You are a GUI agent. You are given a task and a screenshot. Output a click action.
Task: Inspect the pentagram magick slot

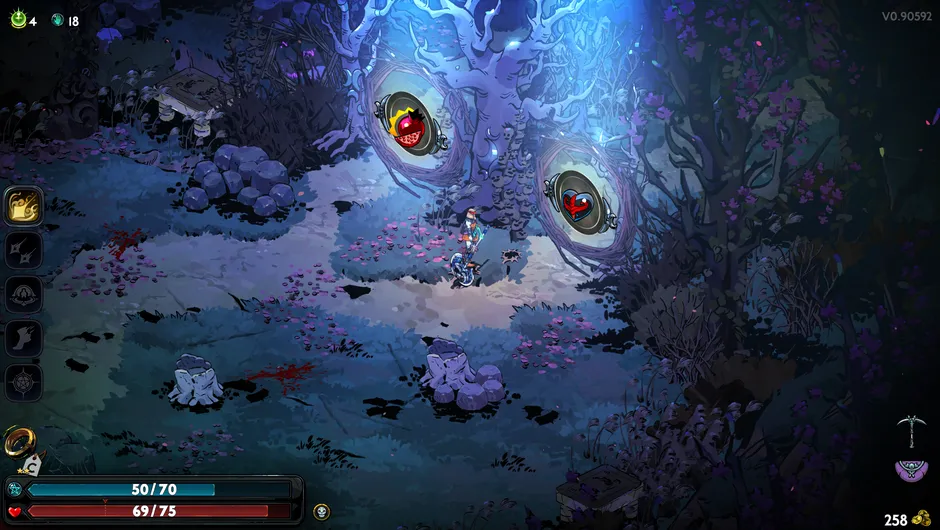point(23,382)
